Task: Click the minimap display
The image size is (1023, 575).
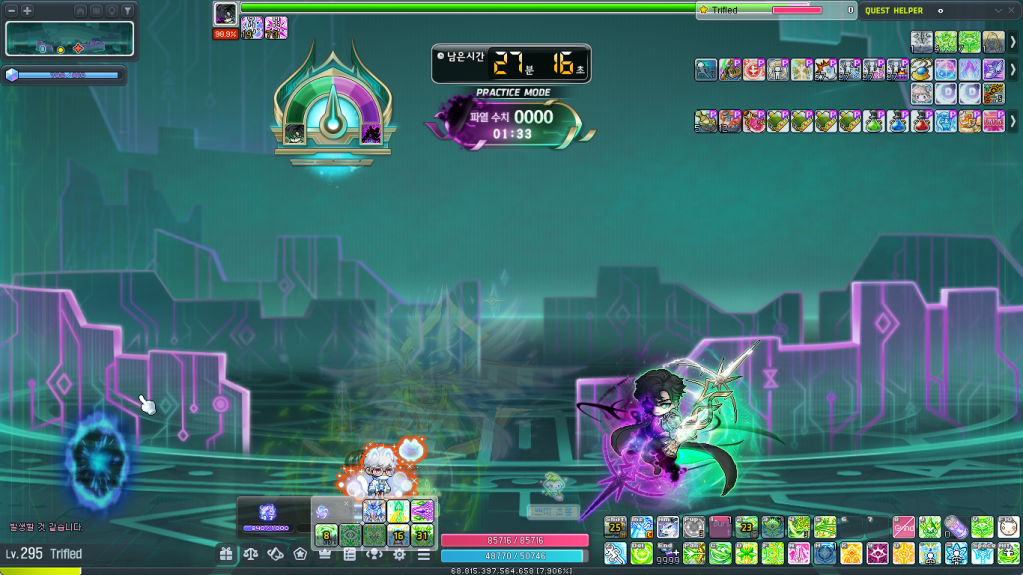Action: [70, 39]
